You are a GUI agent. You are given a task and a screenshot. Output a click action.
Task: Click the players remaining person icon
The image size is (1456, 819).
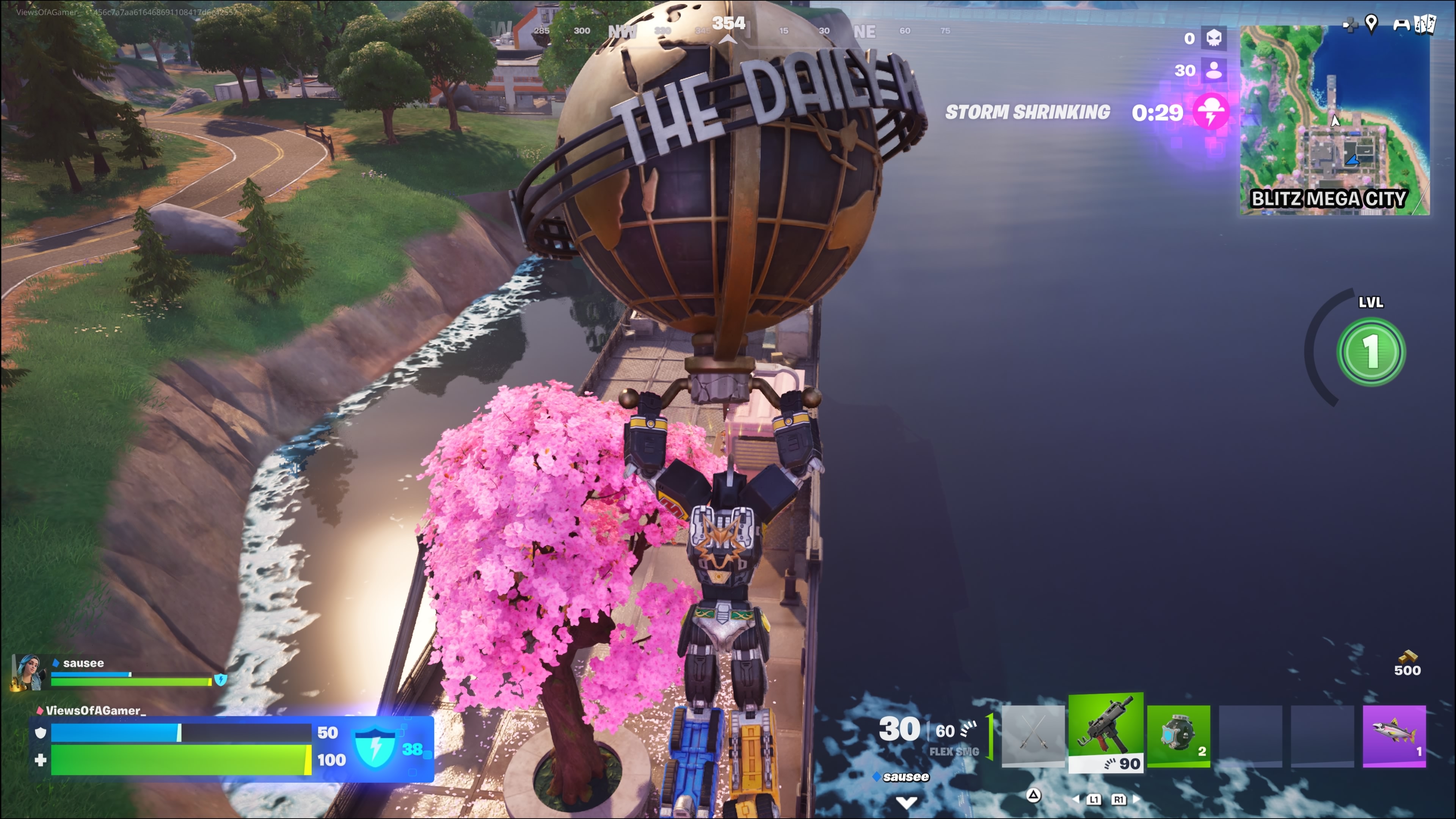(x=1213, y=70)
